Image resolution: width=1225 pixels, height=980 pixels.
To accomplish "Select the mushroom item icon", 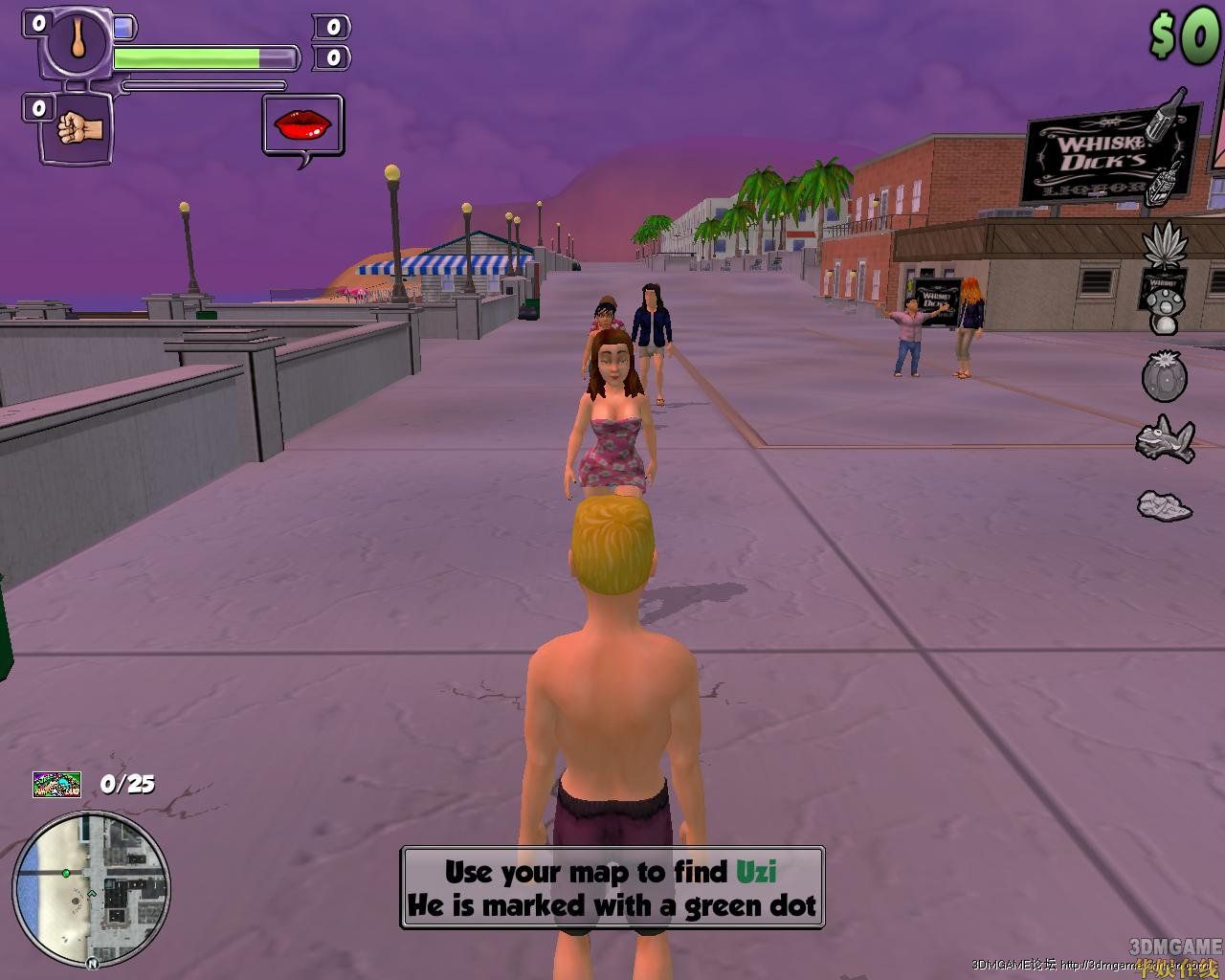I will click(1165, 310).
